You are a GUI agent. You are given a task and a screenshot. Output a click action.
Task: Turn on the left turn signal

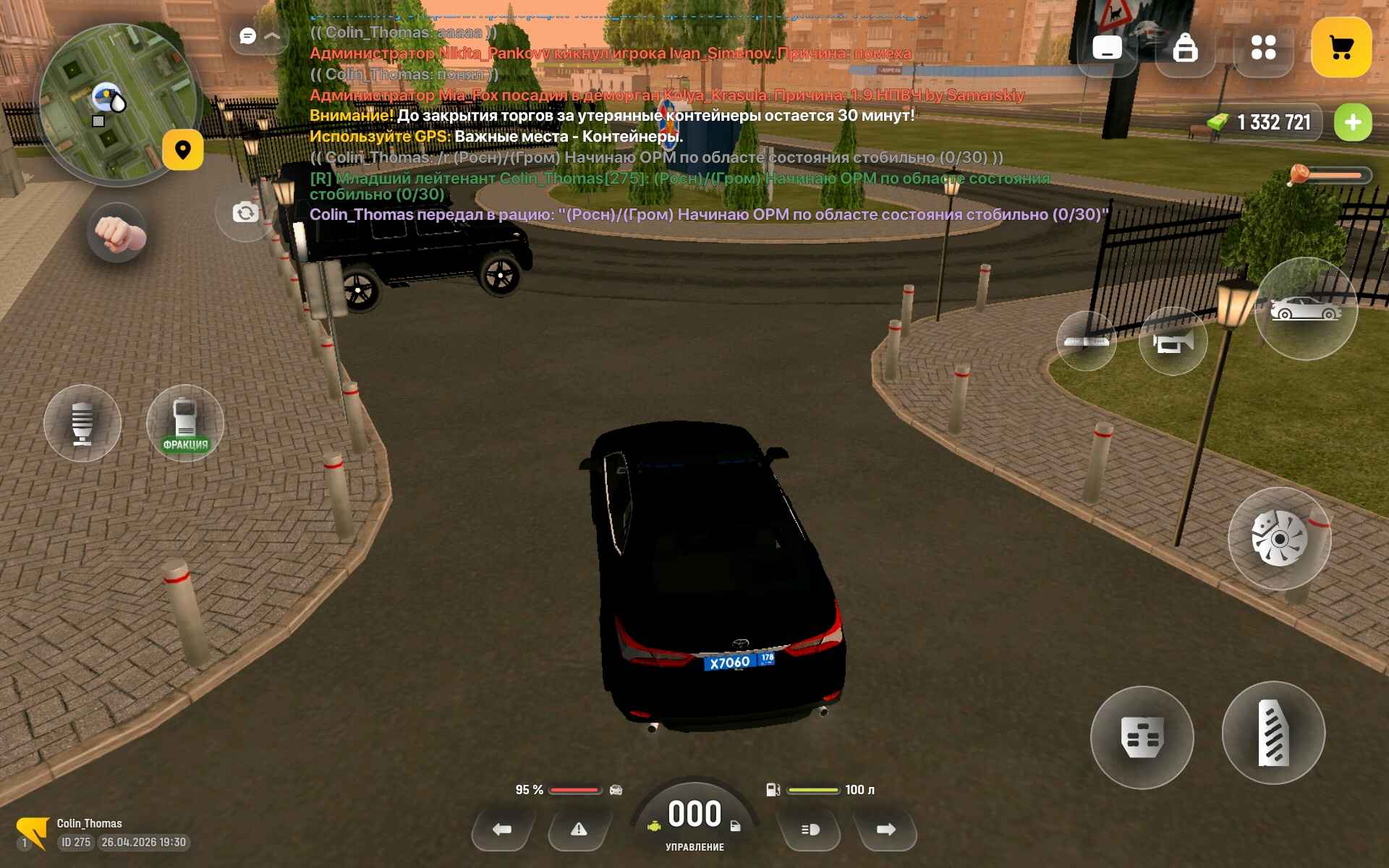pos(502,830)
